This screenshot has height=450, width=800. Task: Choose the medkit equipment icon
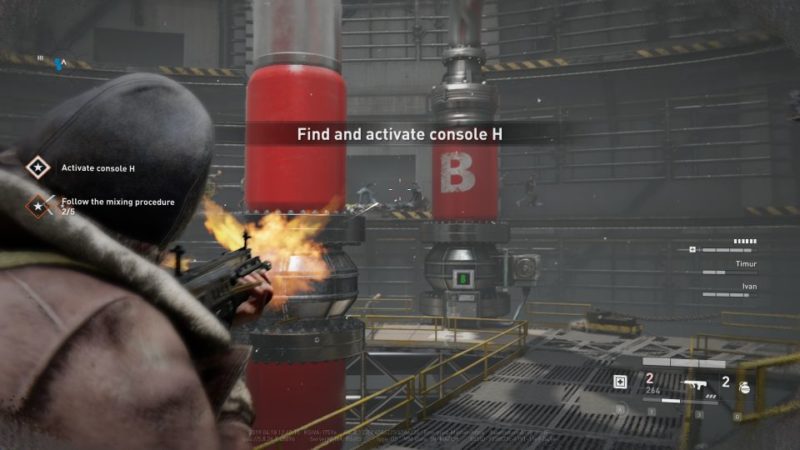click(620, 381)
